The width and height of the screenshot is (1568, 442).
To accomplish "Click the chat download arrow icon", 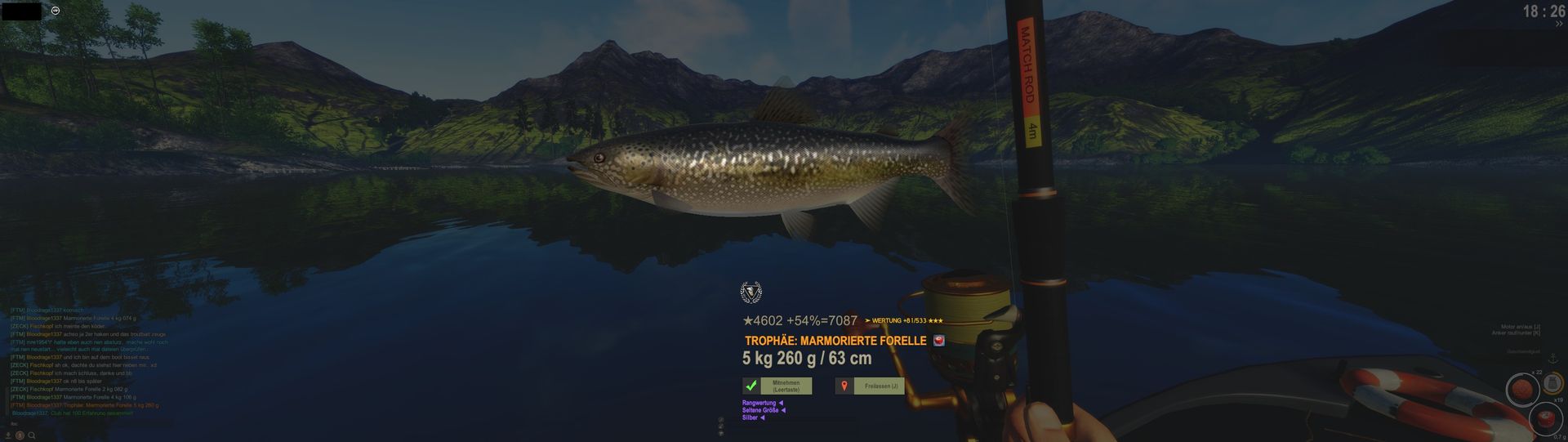I will coord(8,435).
